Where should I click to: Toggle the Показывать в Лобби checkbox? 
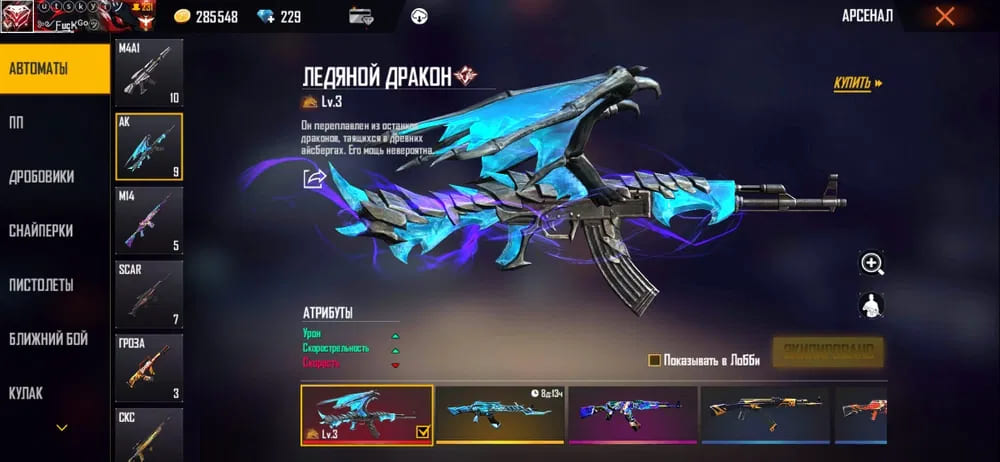(654, 360)
